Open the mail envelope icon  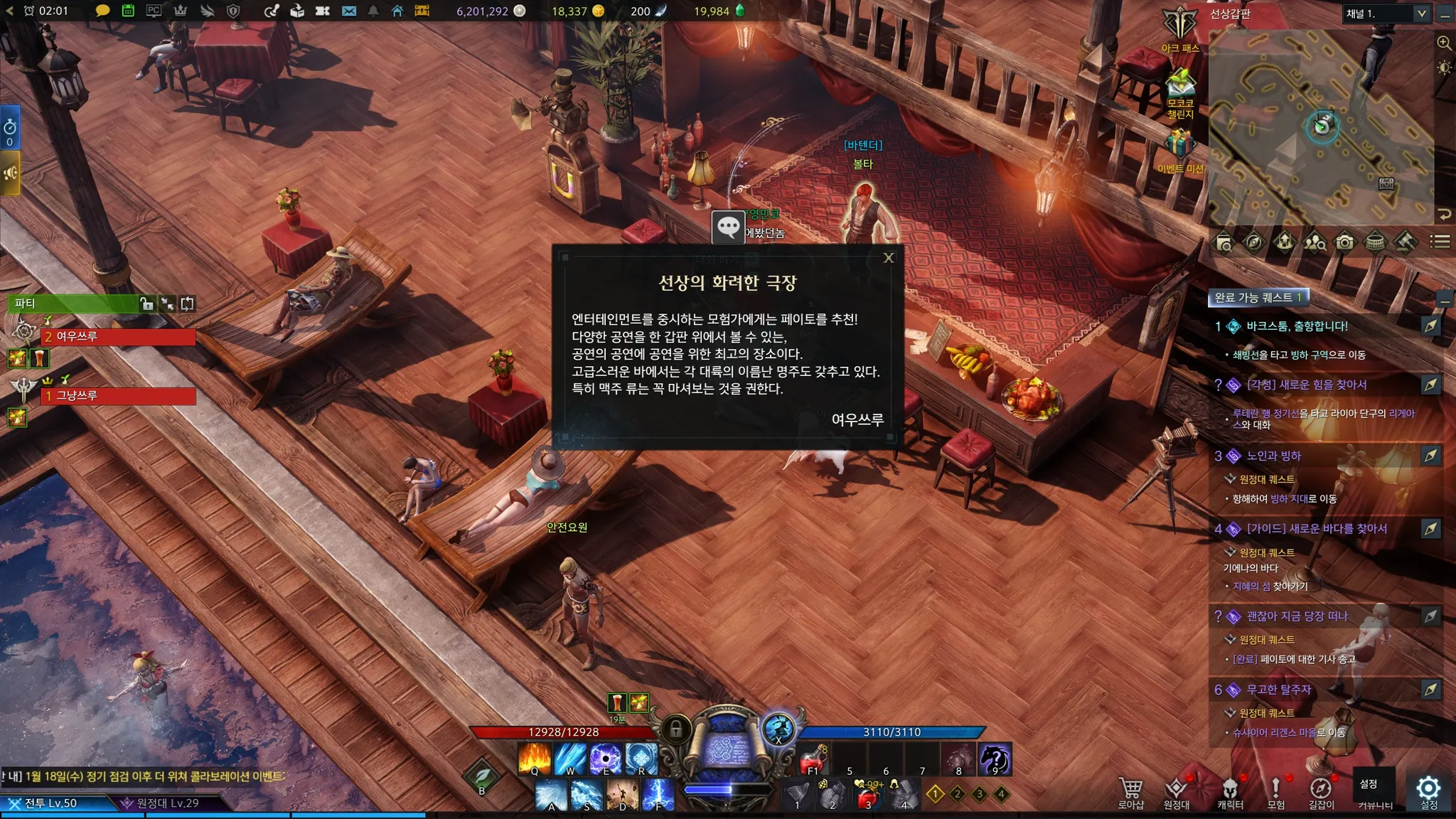348,11
